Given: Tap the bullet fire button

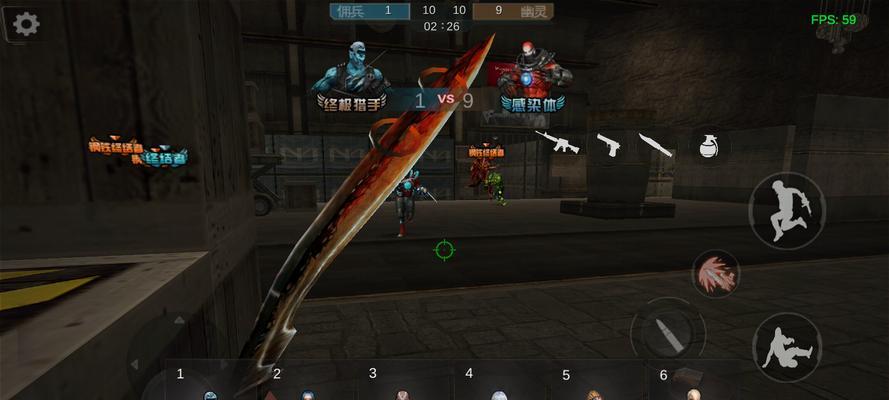Looking at the screenshot, I should (x=667, y=333).
